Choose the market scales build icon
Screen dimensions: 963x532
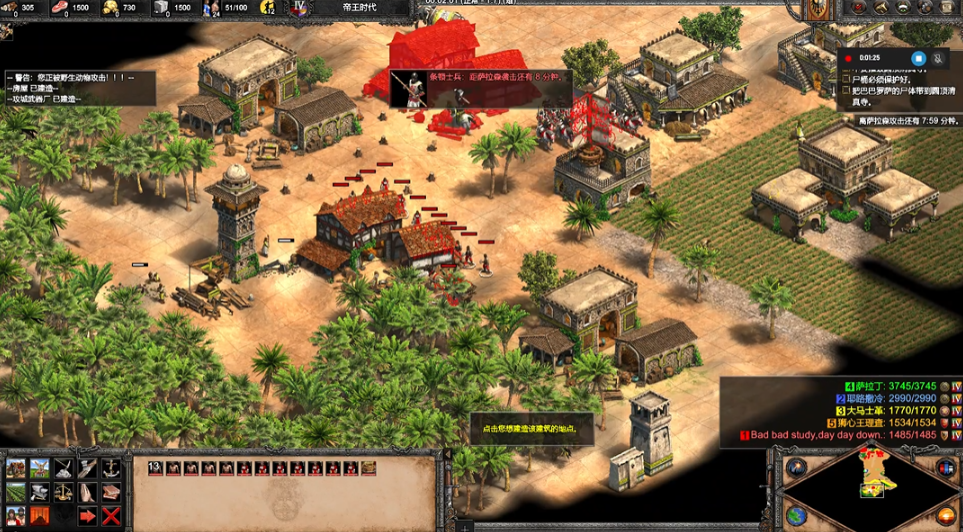click(x=63, y=492)
